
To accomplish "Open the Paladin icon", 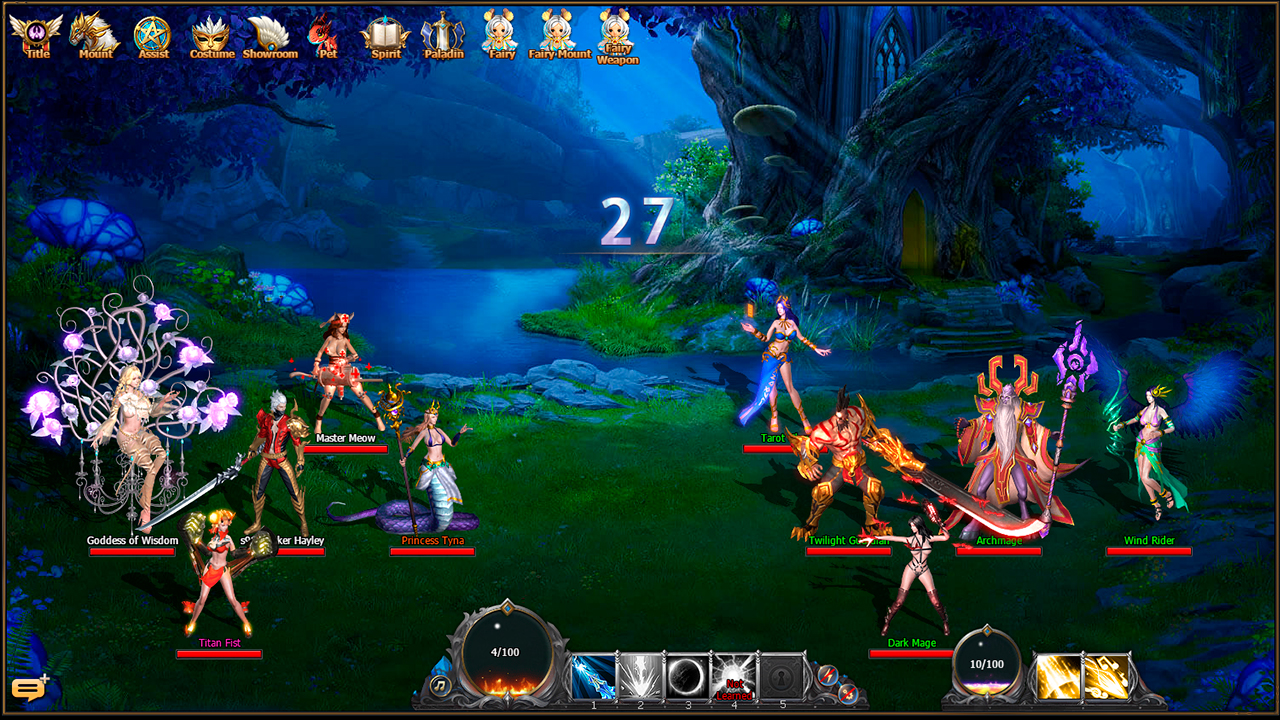I will pyautogui.click(x=442, y=33).
